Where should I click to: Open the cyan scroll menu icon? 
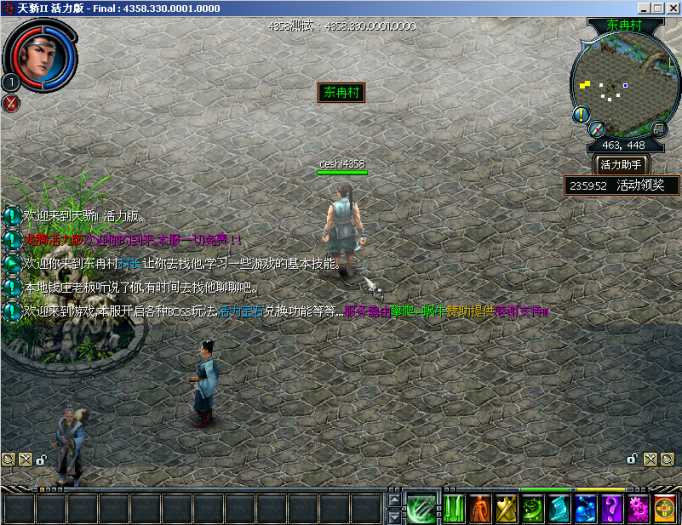coord(559,508)
